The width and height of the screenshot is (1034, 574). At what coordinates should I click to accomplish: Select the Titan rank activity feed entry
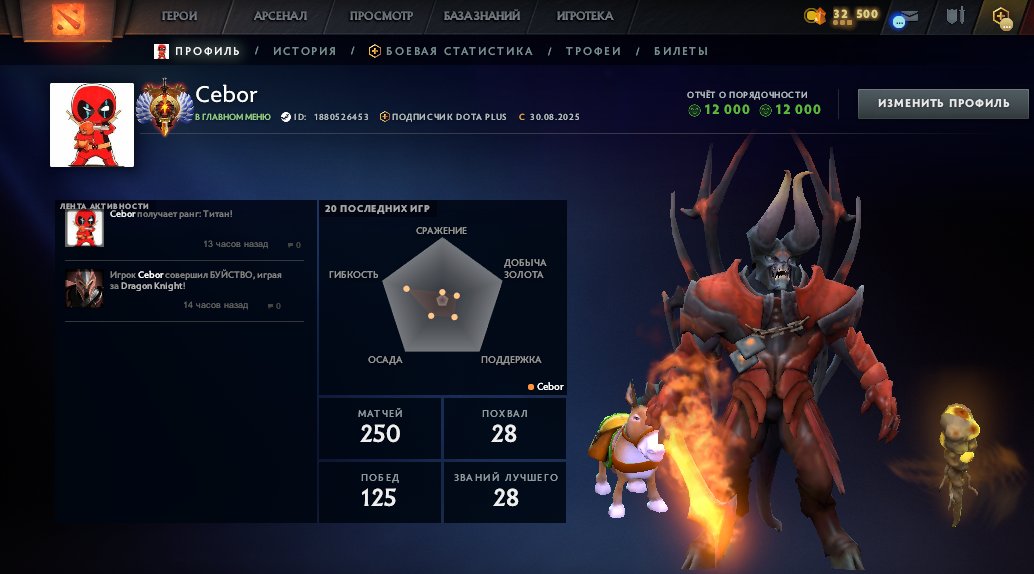[184, 228]
